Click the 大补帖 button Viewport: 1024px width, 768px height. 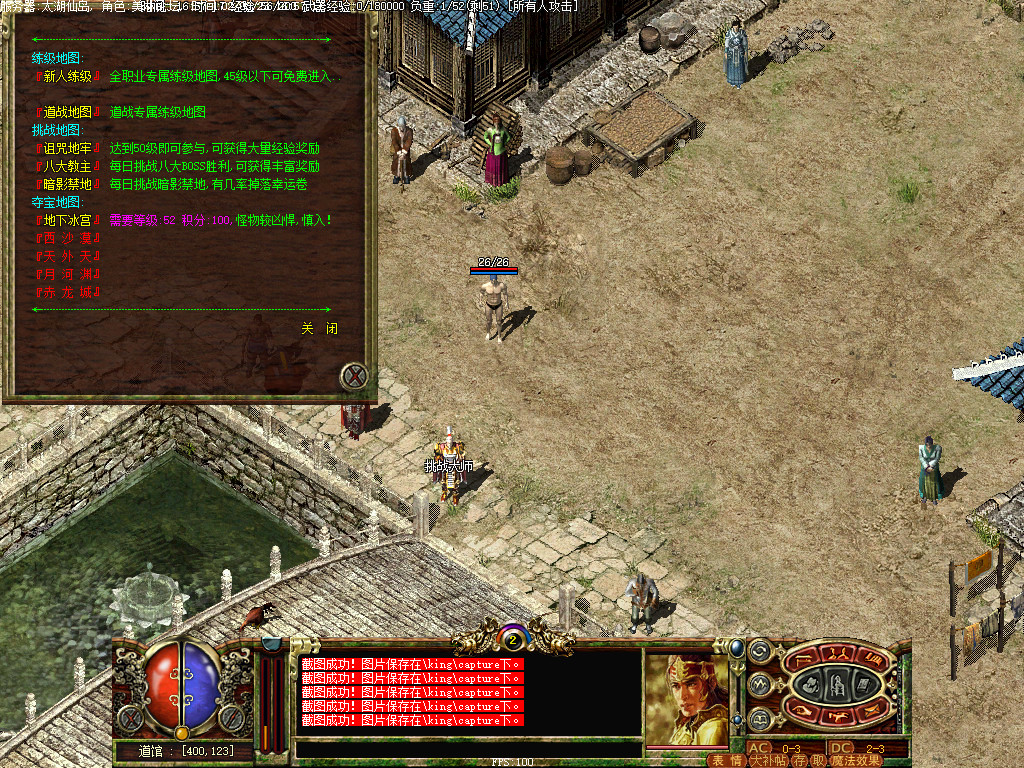(768, 760)
